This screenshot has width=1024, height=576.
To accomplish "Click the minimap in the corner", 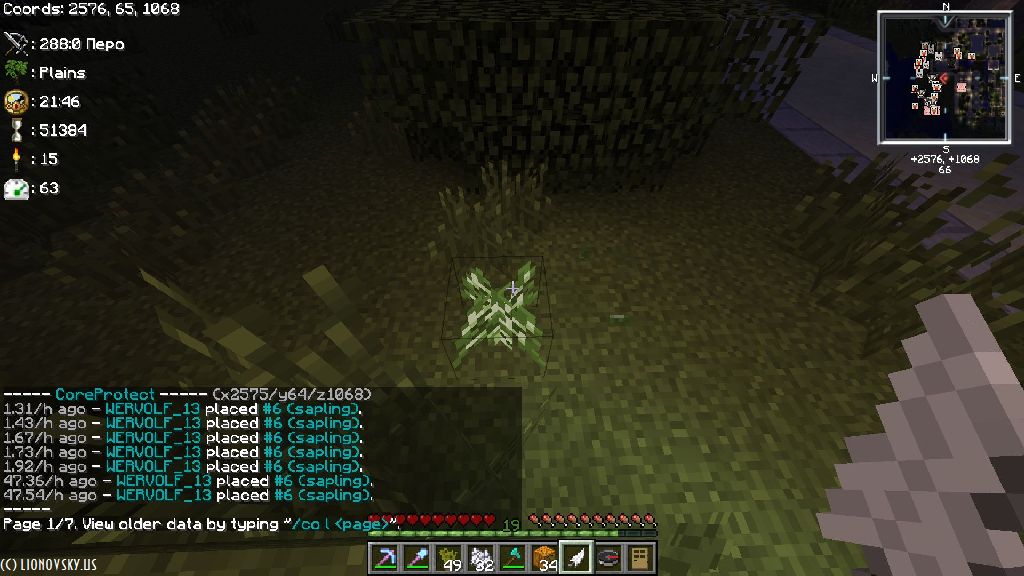I will 944,78.
